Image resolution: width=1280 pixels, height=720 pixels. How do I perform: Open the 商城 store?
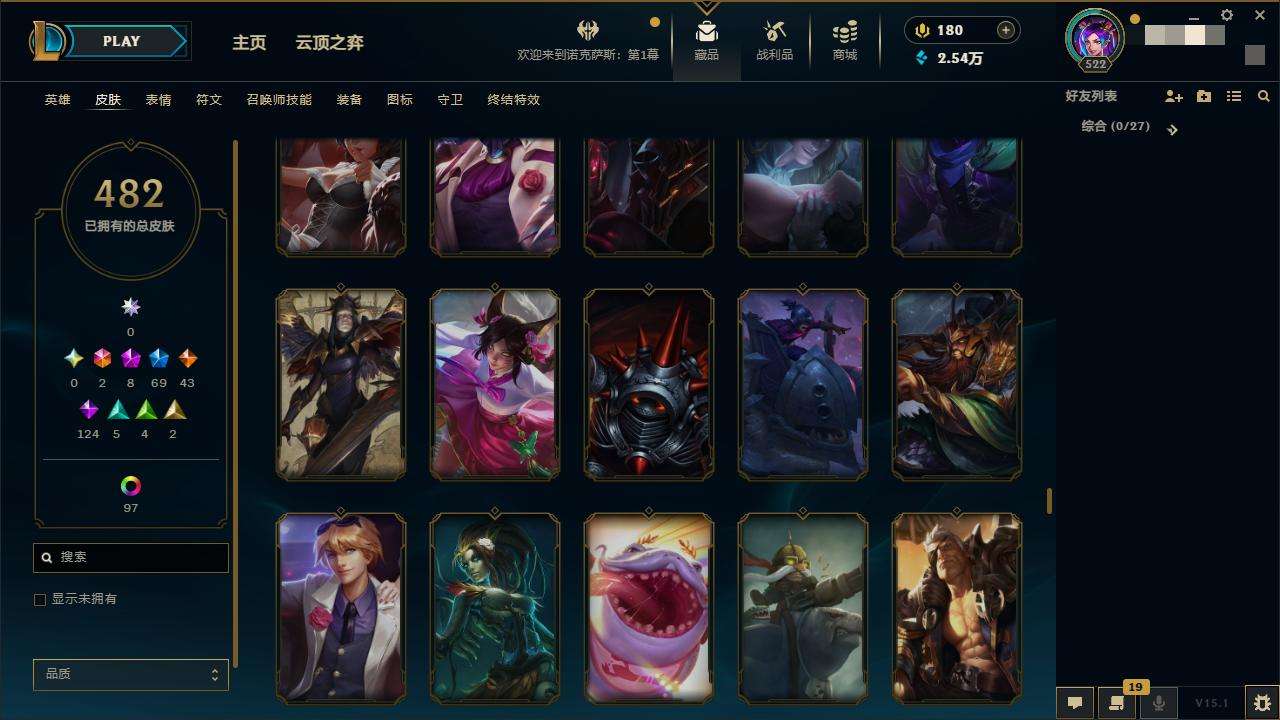click(x=844, y=40)
